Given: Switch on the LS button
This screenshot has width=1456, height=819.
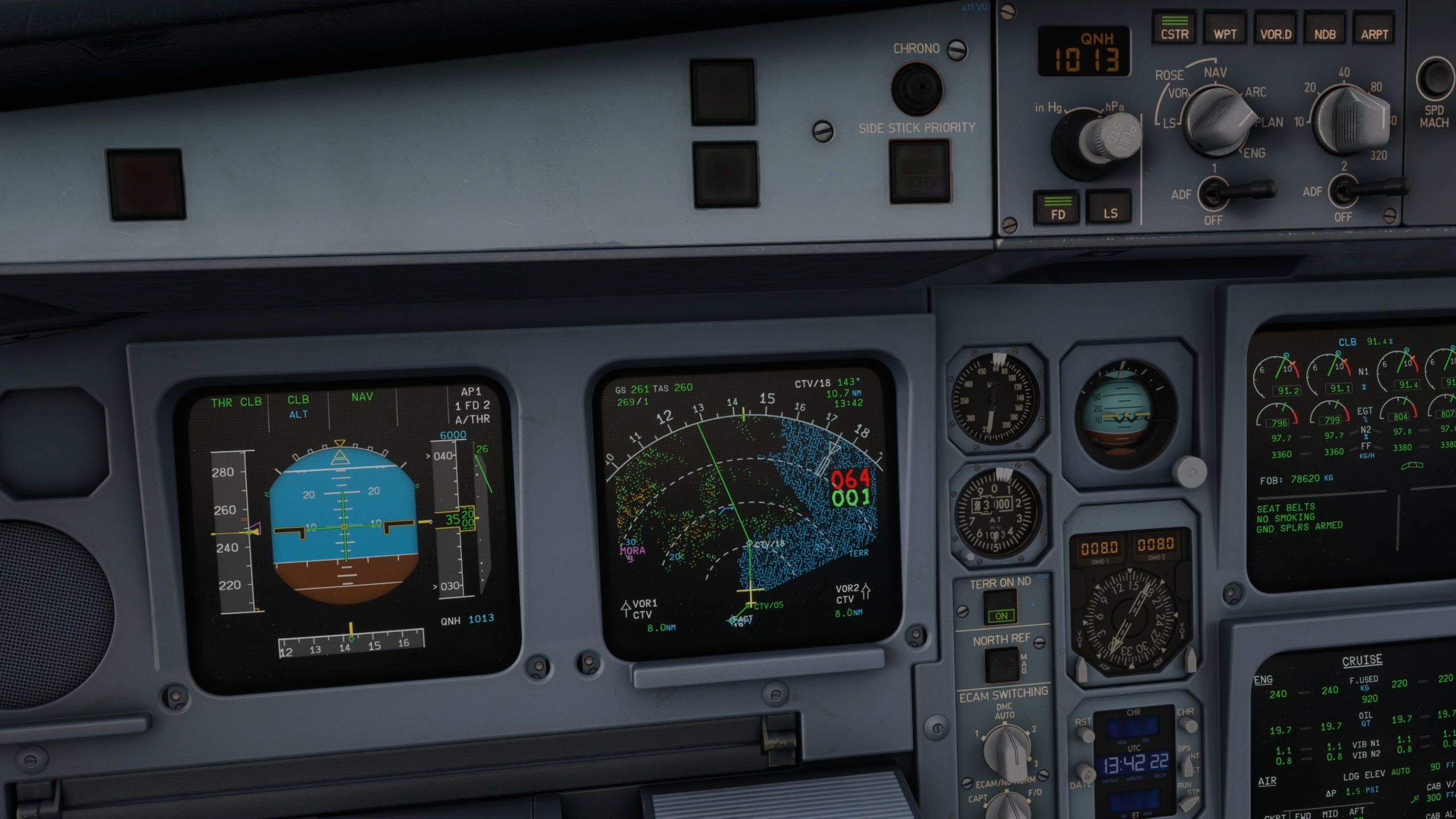Looking at the screenshot, I should coord(1110,207).
